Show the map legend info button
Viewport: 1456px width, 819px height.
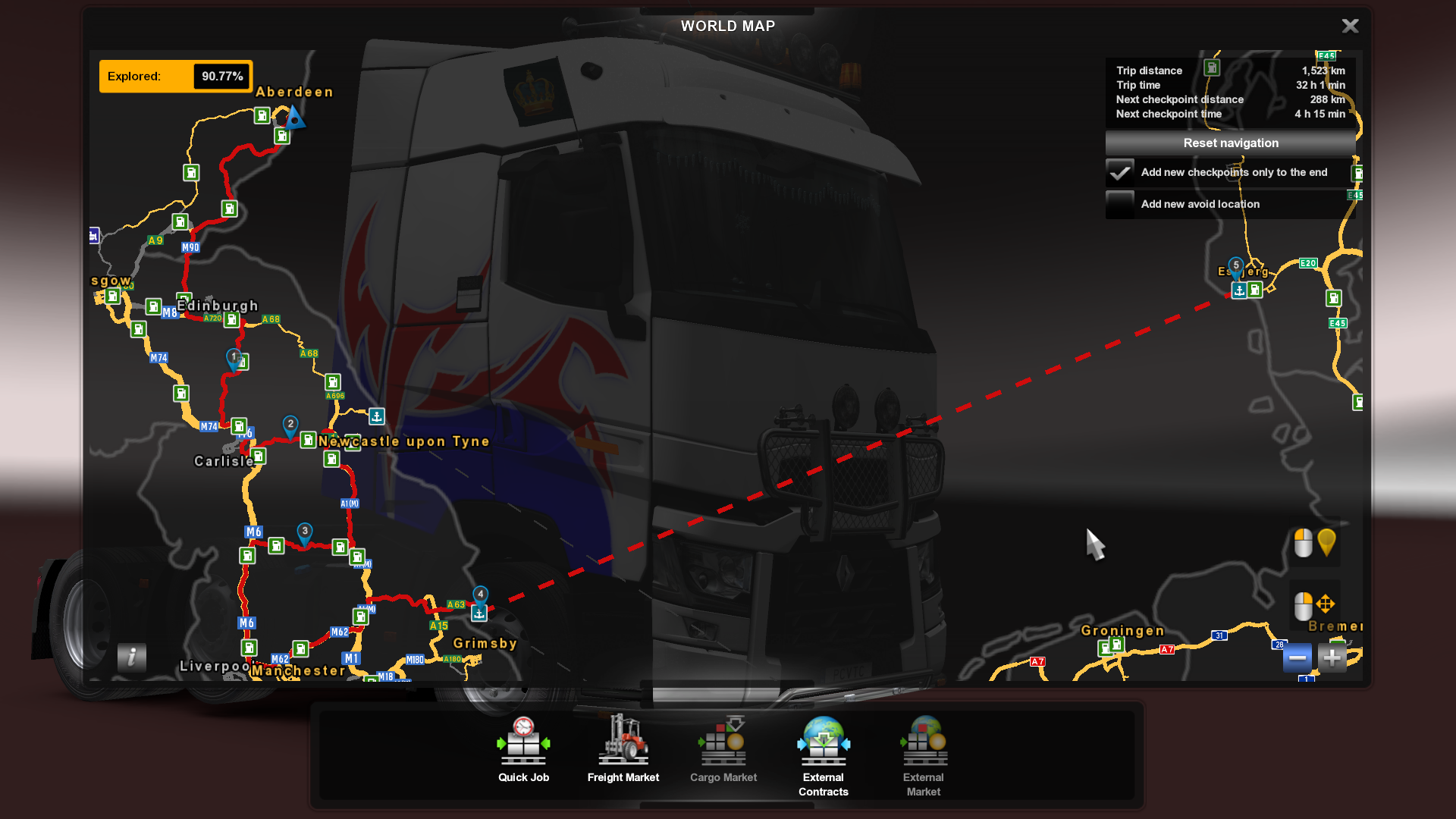pos(132,657)
